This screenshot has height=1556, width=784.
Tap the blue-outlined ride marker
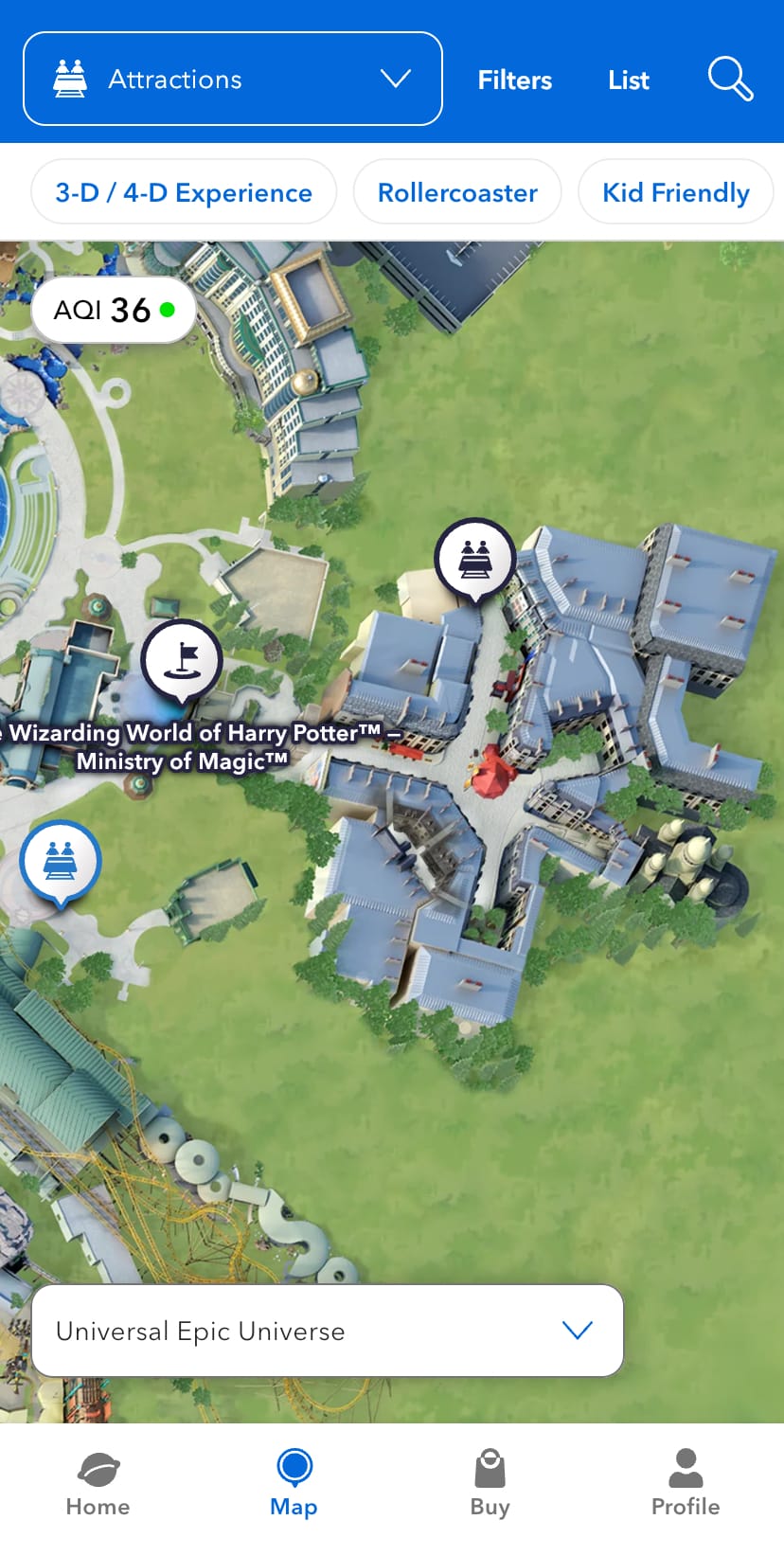[x=61, y=862]
